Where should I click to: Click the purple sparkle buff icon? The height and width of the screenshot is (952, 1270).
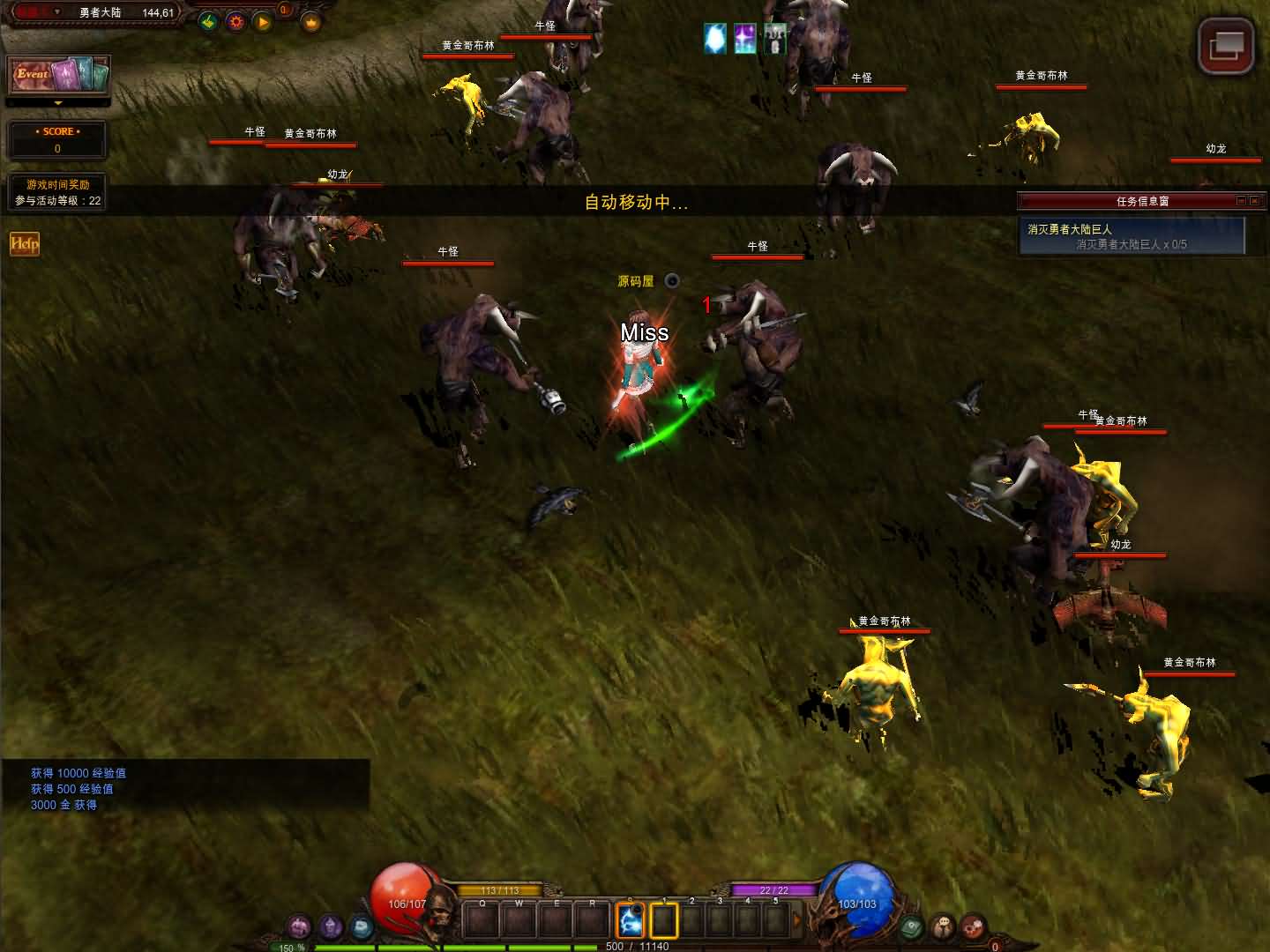[x=745, y=39]
